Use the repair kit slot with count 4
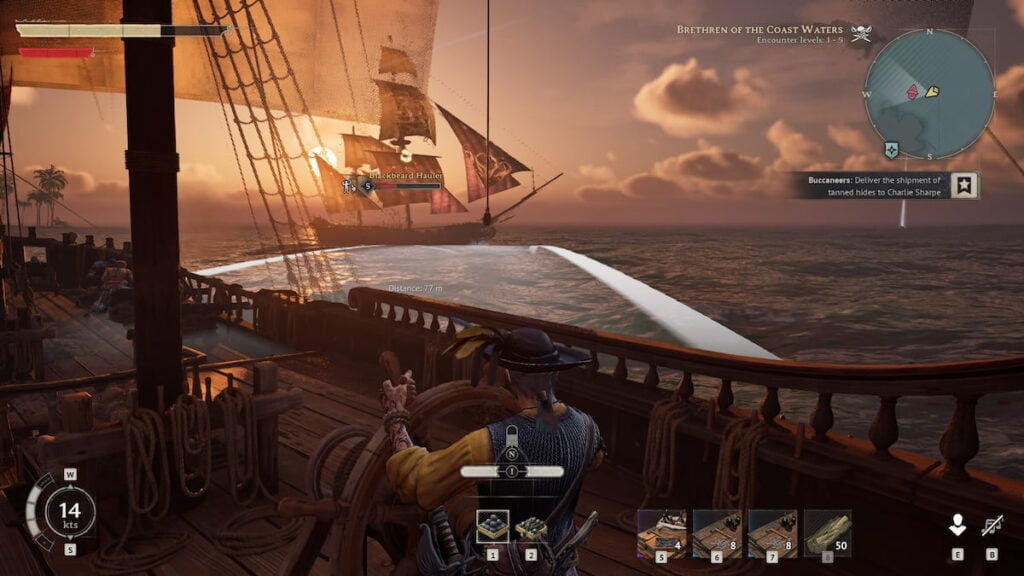The height and width of the screenshot is (576, 1024). (661, 533)
